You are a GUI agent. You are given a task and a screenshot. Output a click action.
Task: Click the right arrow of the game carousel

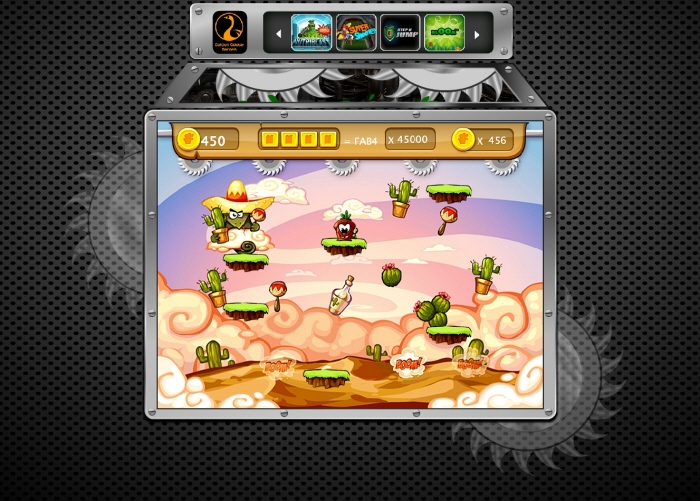pos(476,34)
